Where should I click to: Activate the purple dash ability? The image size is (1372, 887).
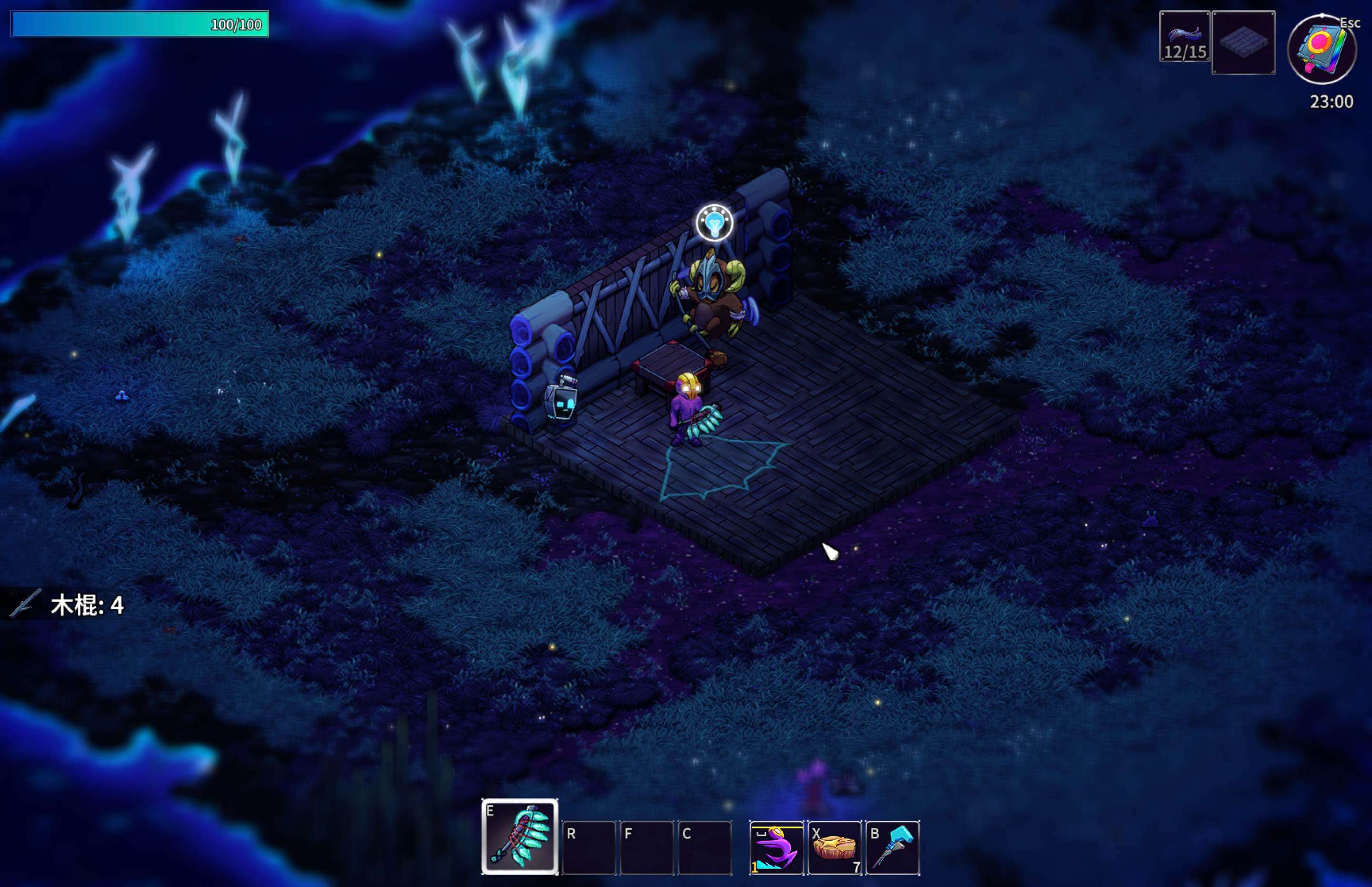pyautogui.click(x=777, y=848)
